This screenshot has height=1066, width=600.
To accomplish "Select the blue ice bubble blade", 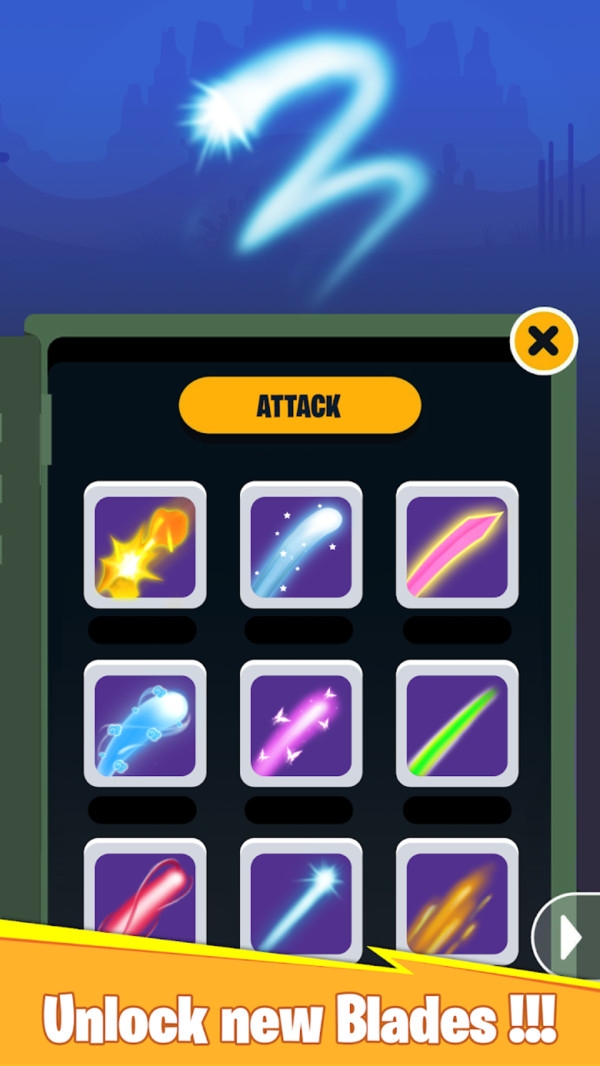I will pyautogui.click(x=145, y=723).
